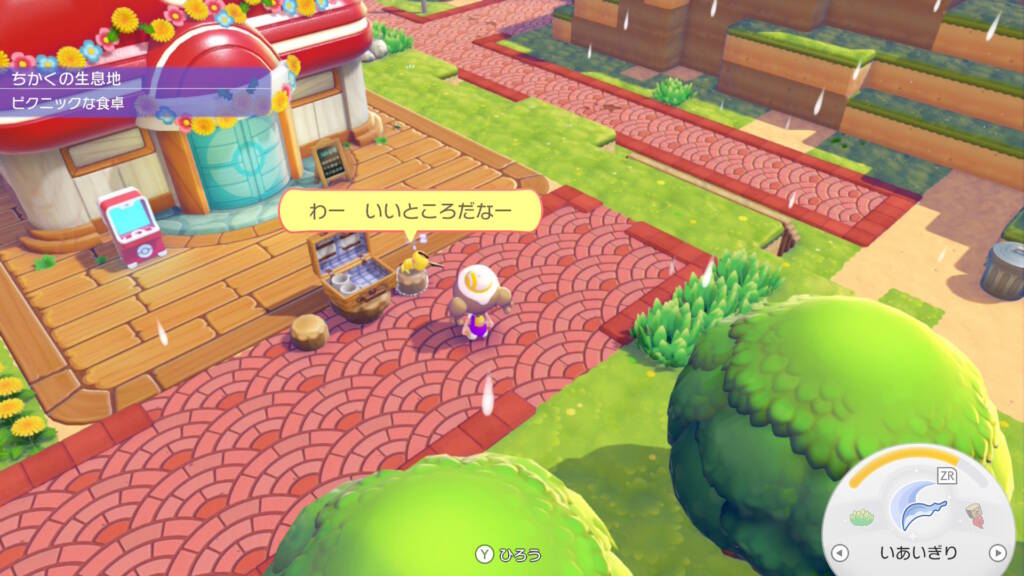The width and height of the screenshot is (1024, 576).
Task: Cycle moves with the right arrow
Action: (x=996, y=553)
